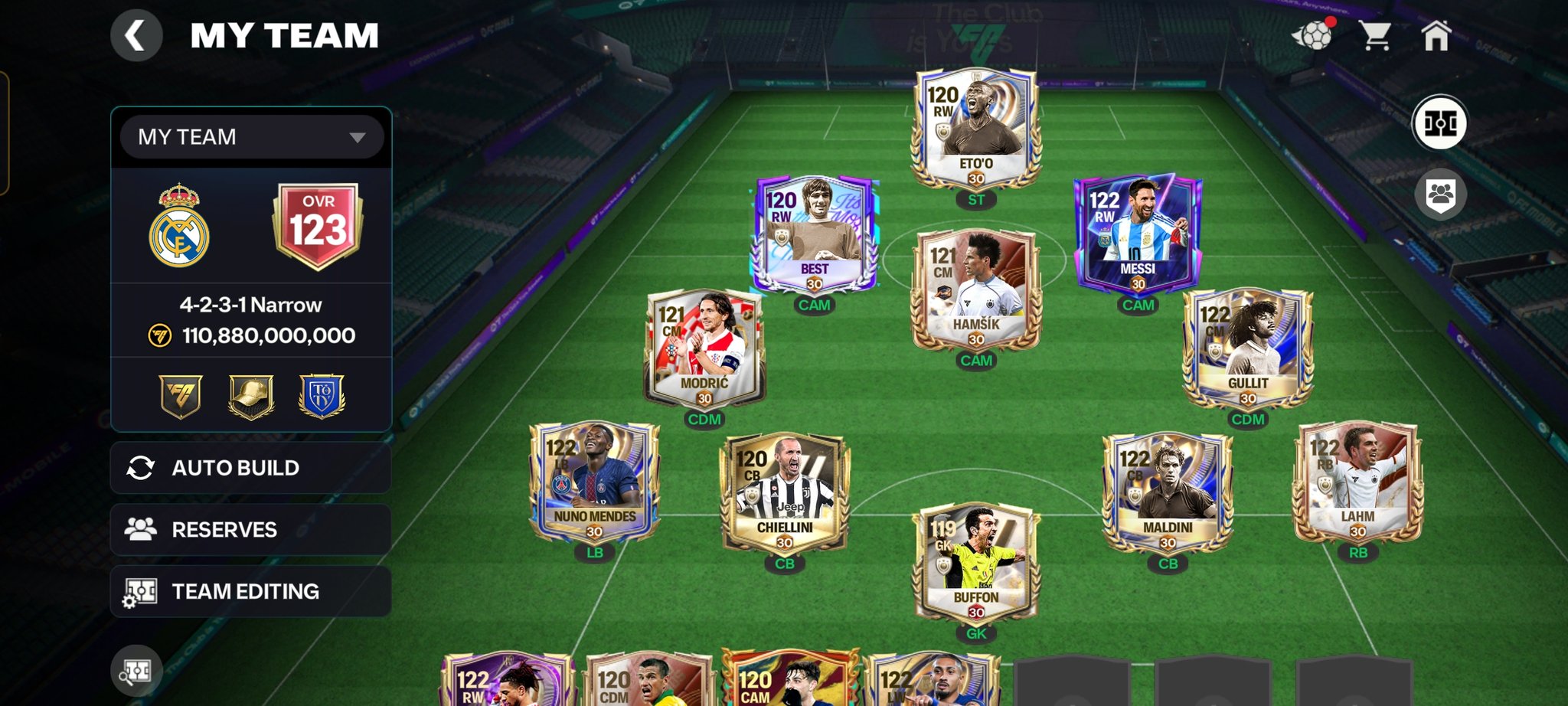Select the Maldini centre back card
The height and width of the screenshot is (706, 1568).
tap(1168, 494)
